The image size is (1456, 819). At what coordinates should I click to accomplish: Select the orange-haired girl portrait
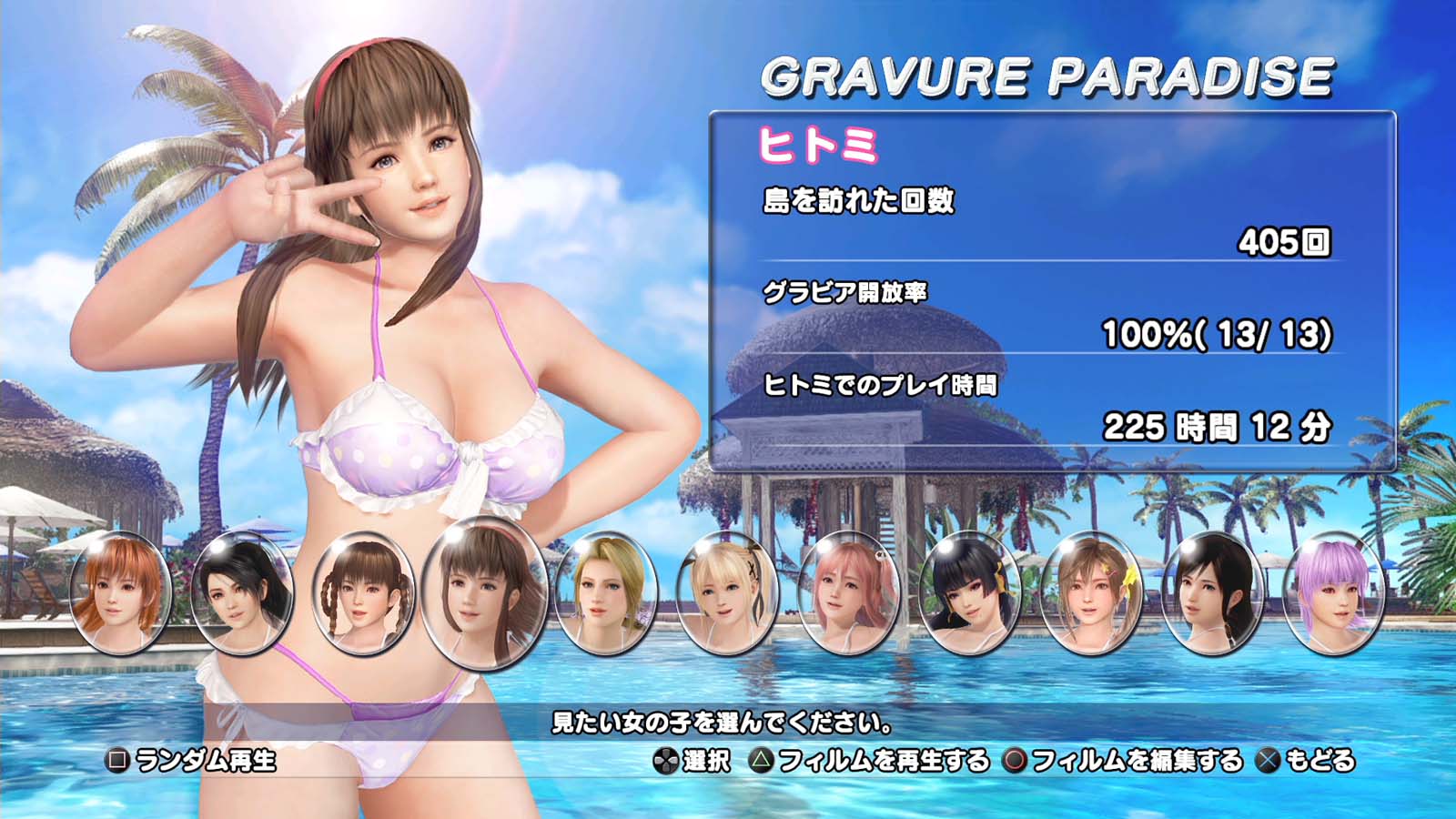(119, 591)
